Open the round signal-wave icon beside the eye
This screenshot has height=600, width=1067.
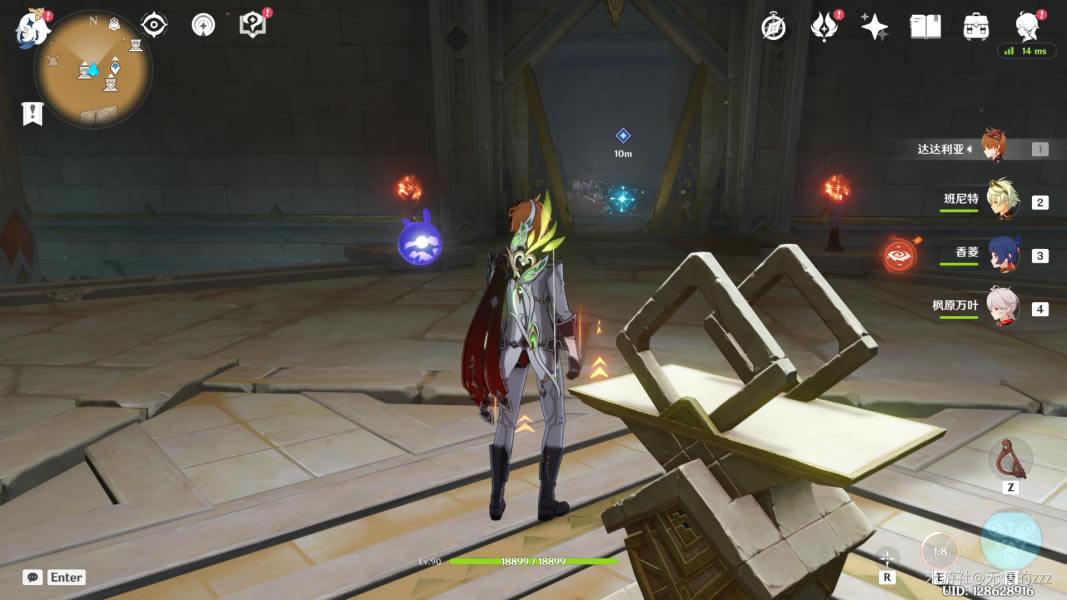203,25
